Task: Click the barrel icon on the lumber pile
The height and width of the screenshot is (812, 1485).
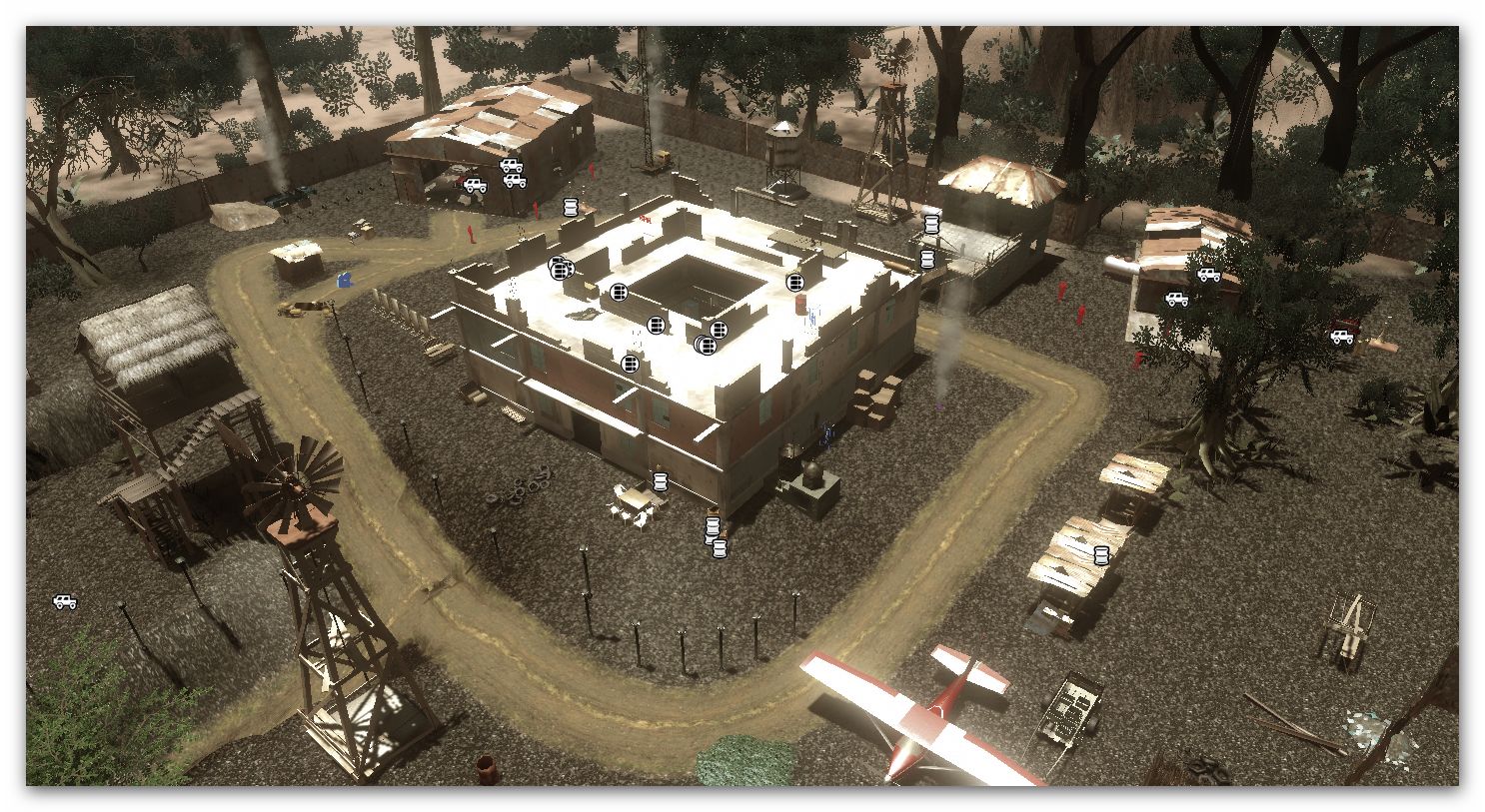Action: (1100, 555)
